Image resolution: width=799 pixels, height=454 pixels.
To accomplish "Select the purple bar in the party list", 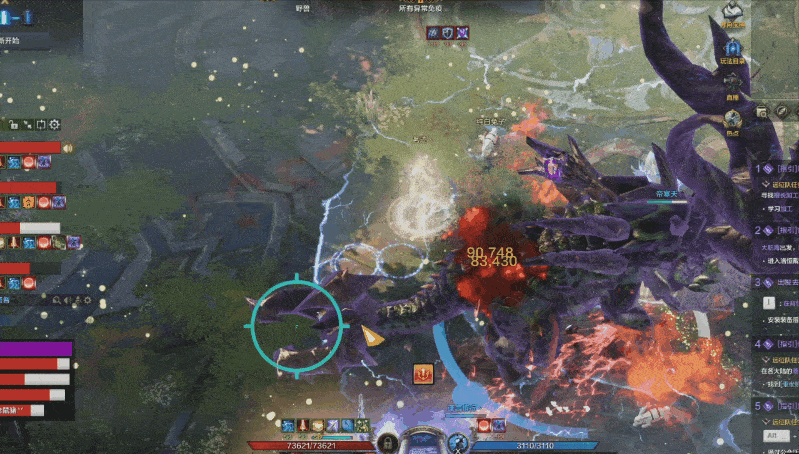I will 36,349.
